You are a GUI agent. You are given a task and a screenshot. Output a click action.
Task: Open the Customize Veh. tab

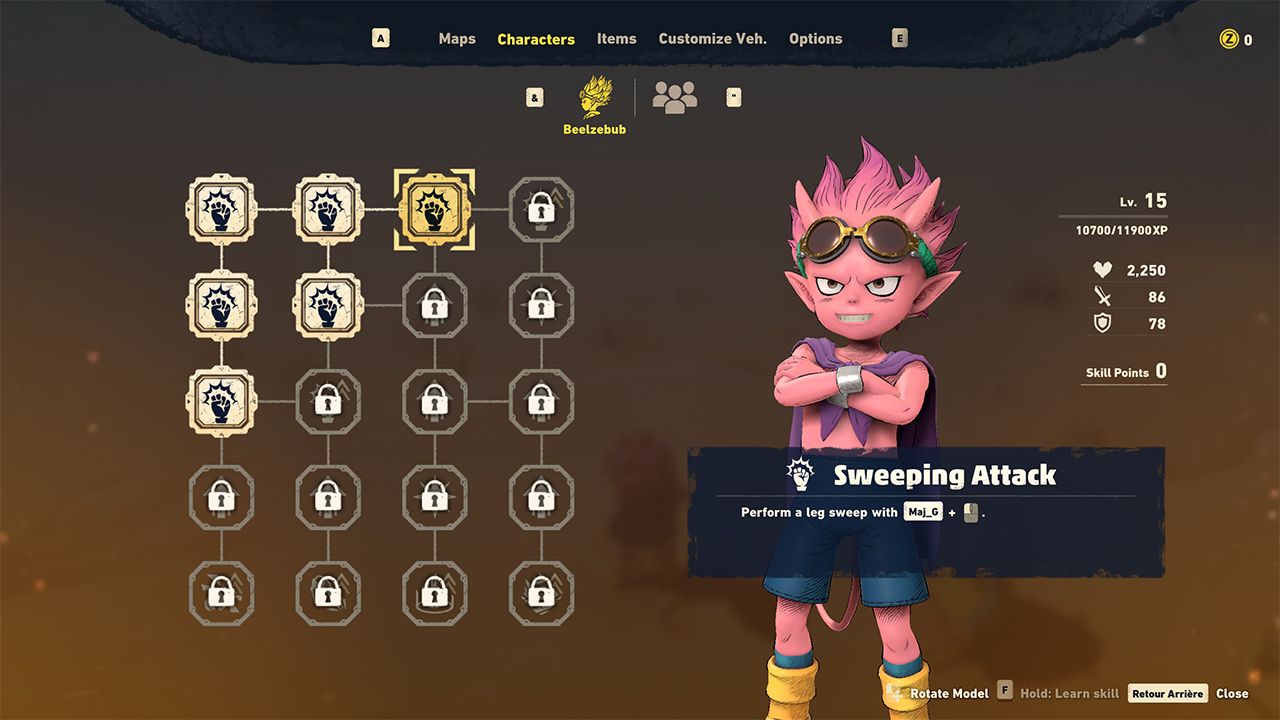pyautogui.click(x=712, y=39)
